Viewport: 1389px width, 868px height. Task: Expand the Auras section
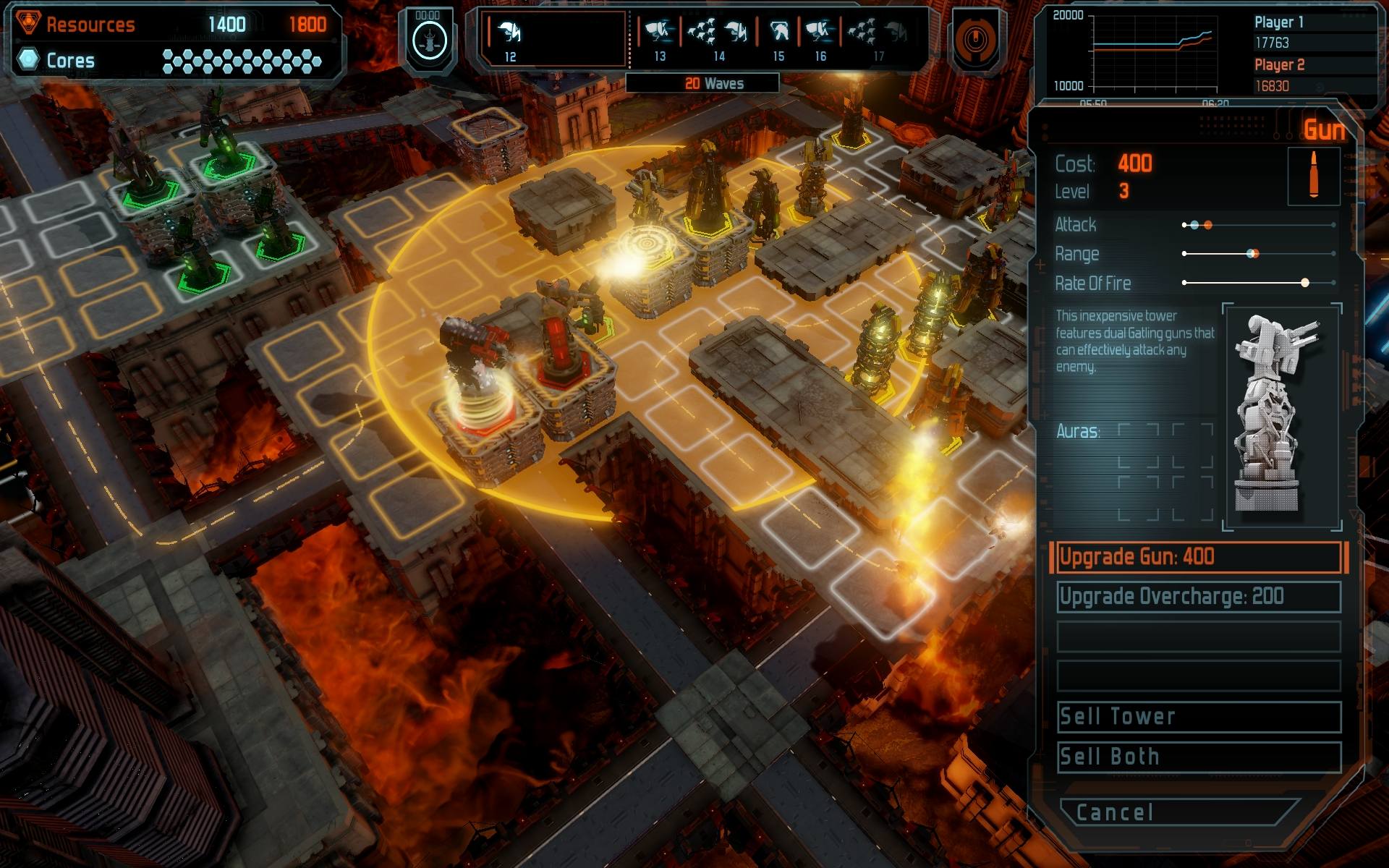pos(1076,429)
